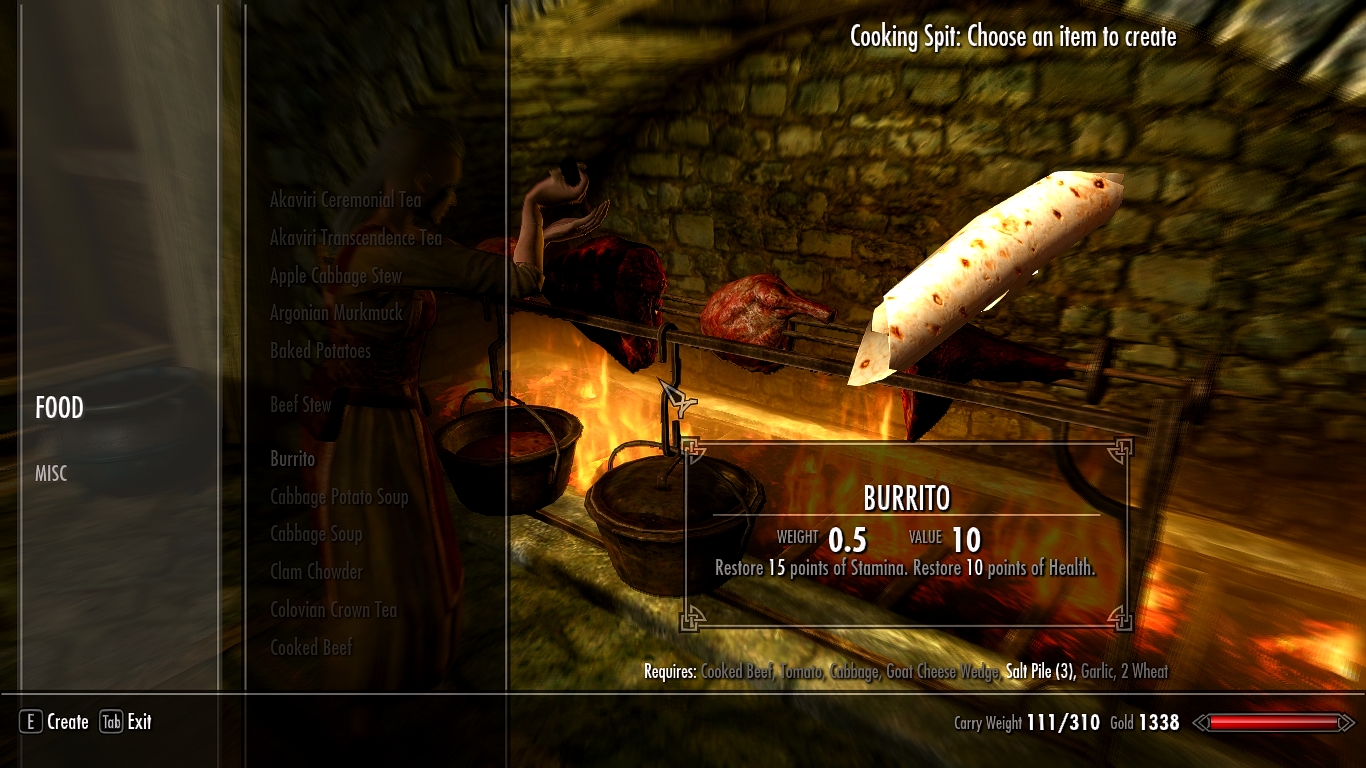The height and width of the screenshot is (768, 1366).
Task: Select Akaviri Transcendence Tea recipe
Action: 355,238
